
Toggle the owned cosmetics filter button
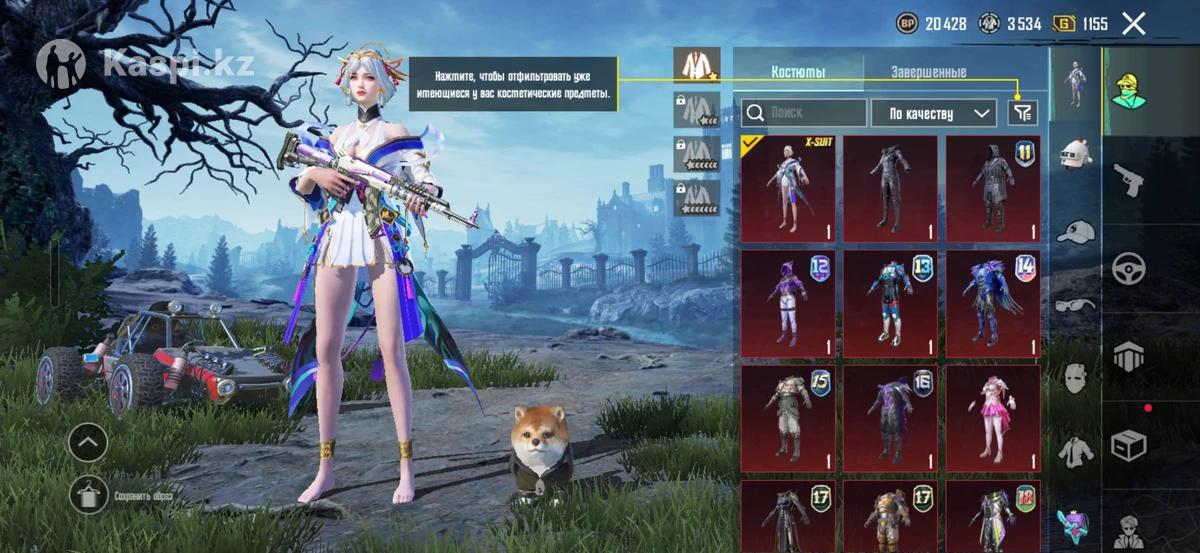click(x=1022, y=113)
